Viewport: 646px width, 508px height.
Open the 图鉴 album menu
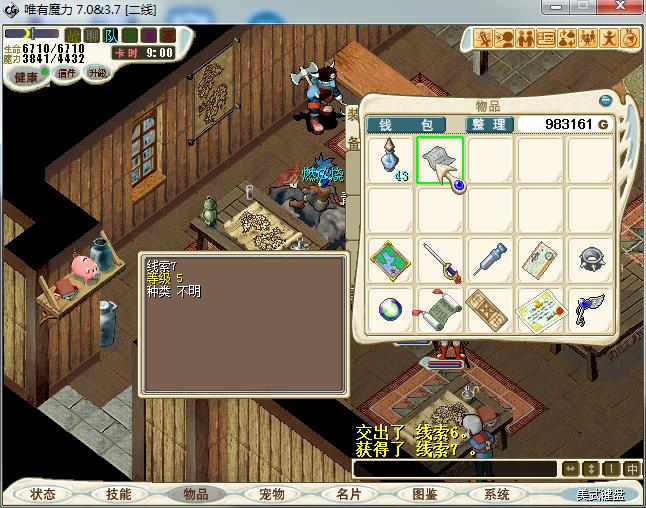coord(424,494)
